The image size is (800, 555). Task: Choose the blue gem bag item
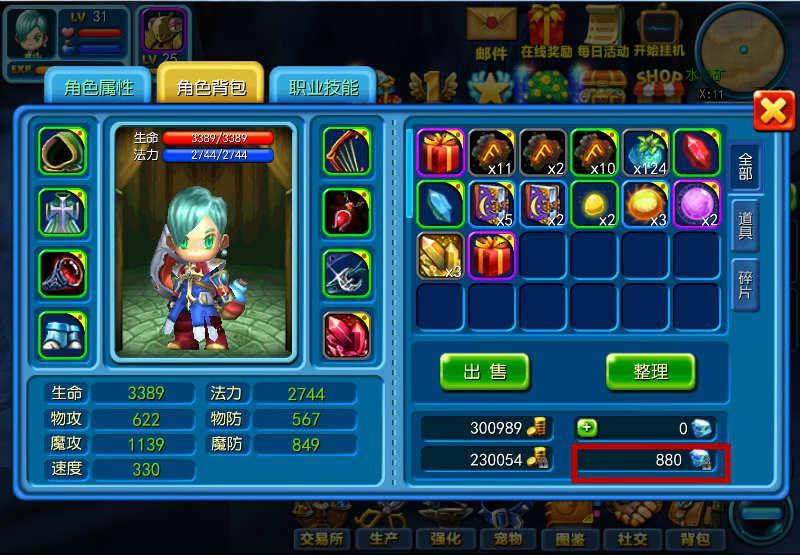click(440, 204)
